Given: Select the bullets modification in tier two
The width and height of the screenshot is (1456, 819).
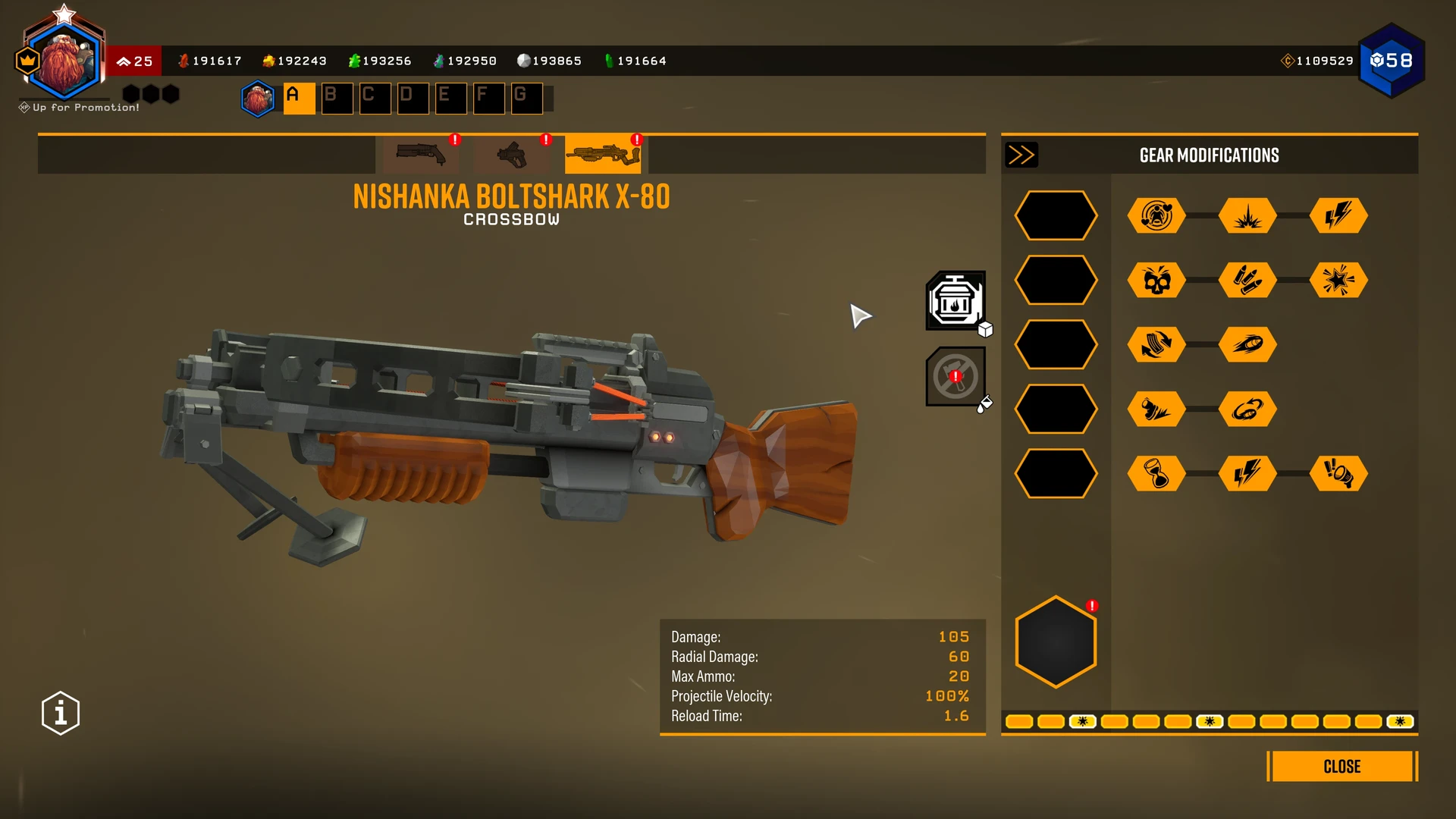Looking at the screenshot, I should point(1247,281).
